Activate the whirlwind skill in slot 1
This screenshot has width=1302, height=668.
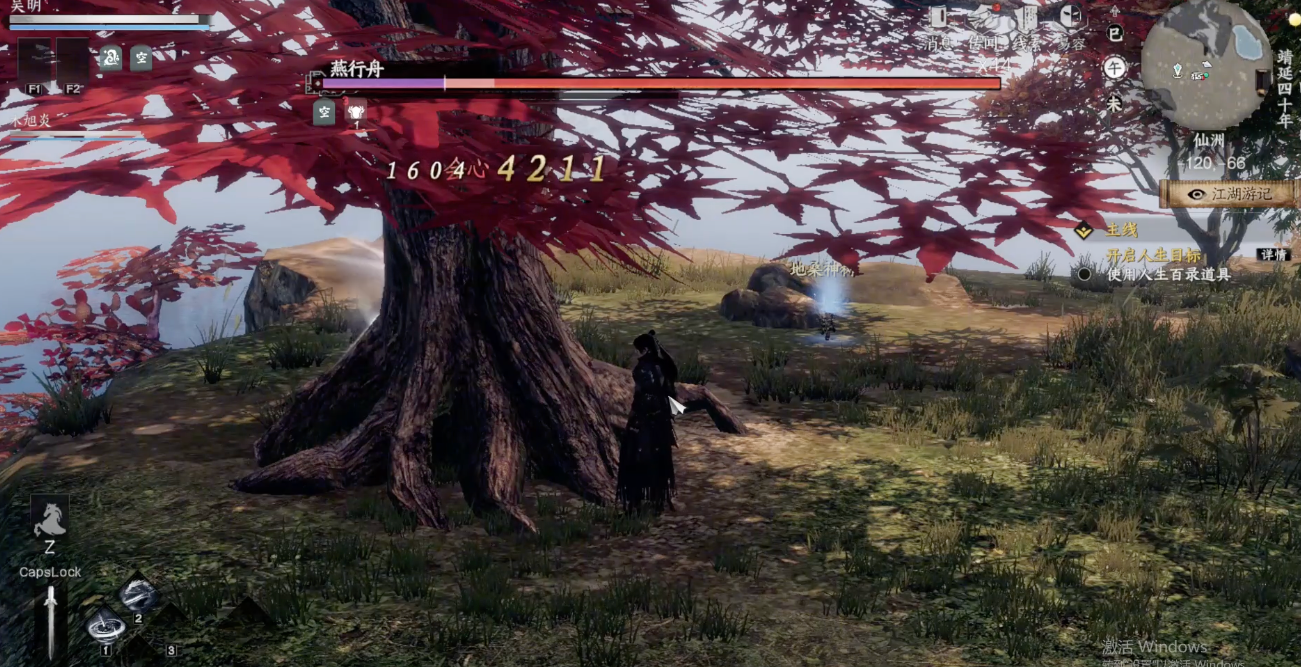coord(105,626)
